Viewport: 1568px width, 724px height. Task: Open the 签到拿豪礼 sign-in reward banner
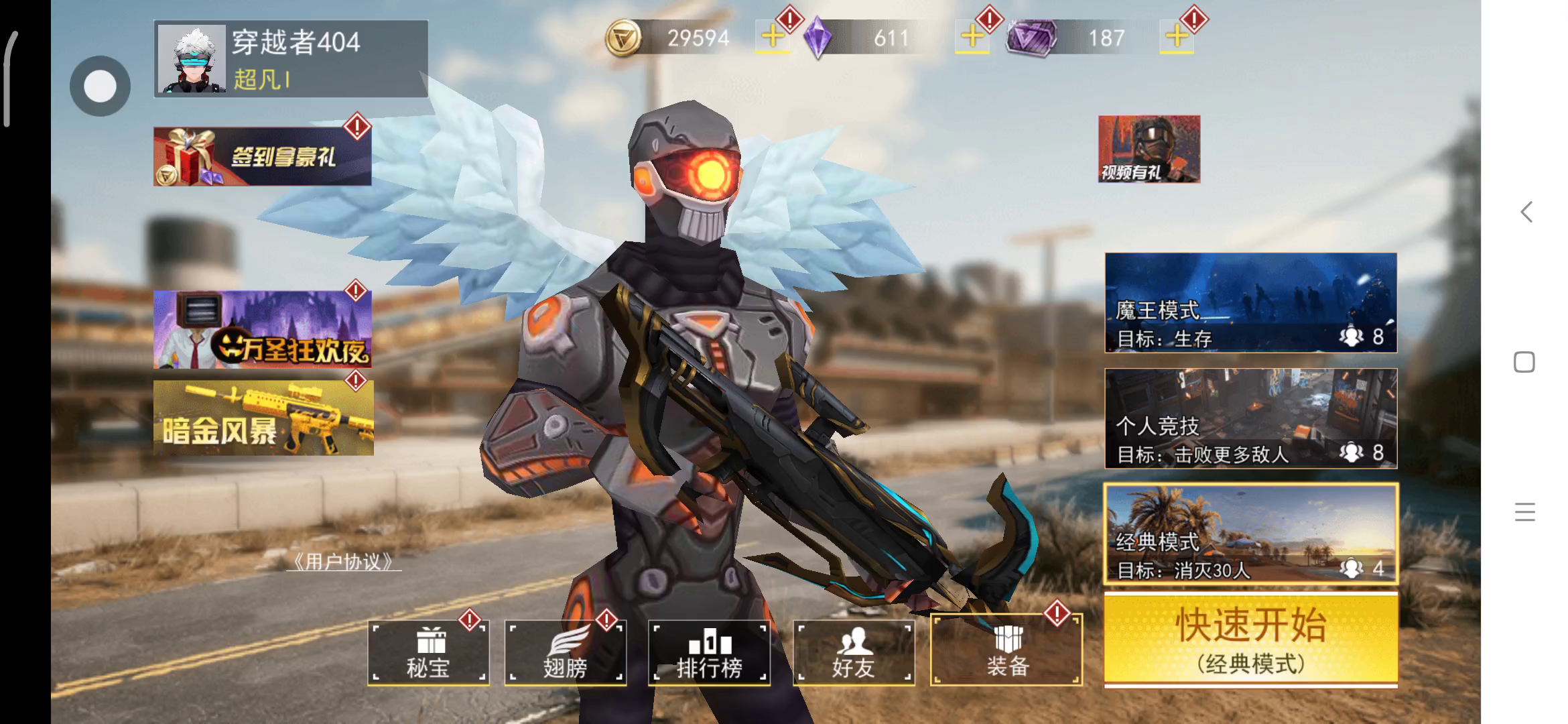(262, 156)
